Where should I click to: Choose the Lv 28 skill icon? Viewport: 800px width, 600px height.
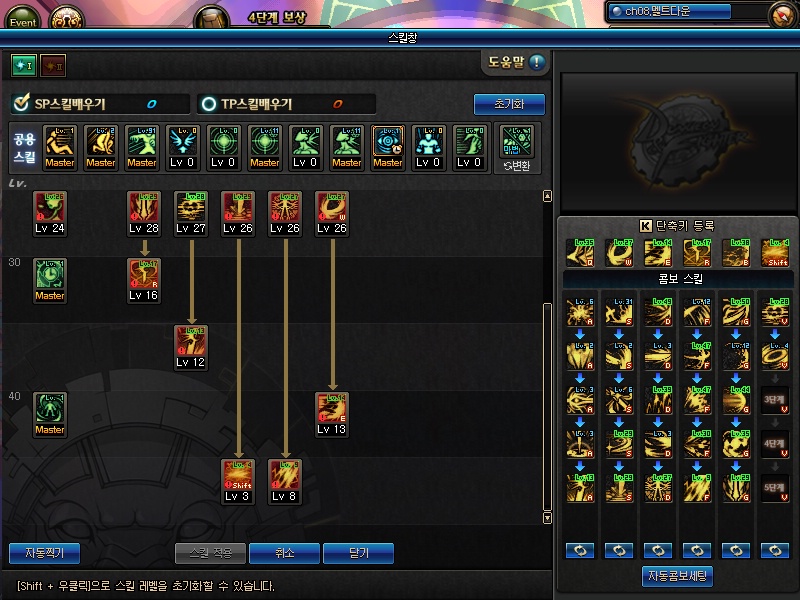(144, 207)
